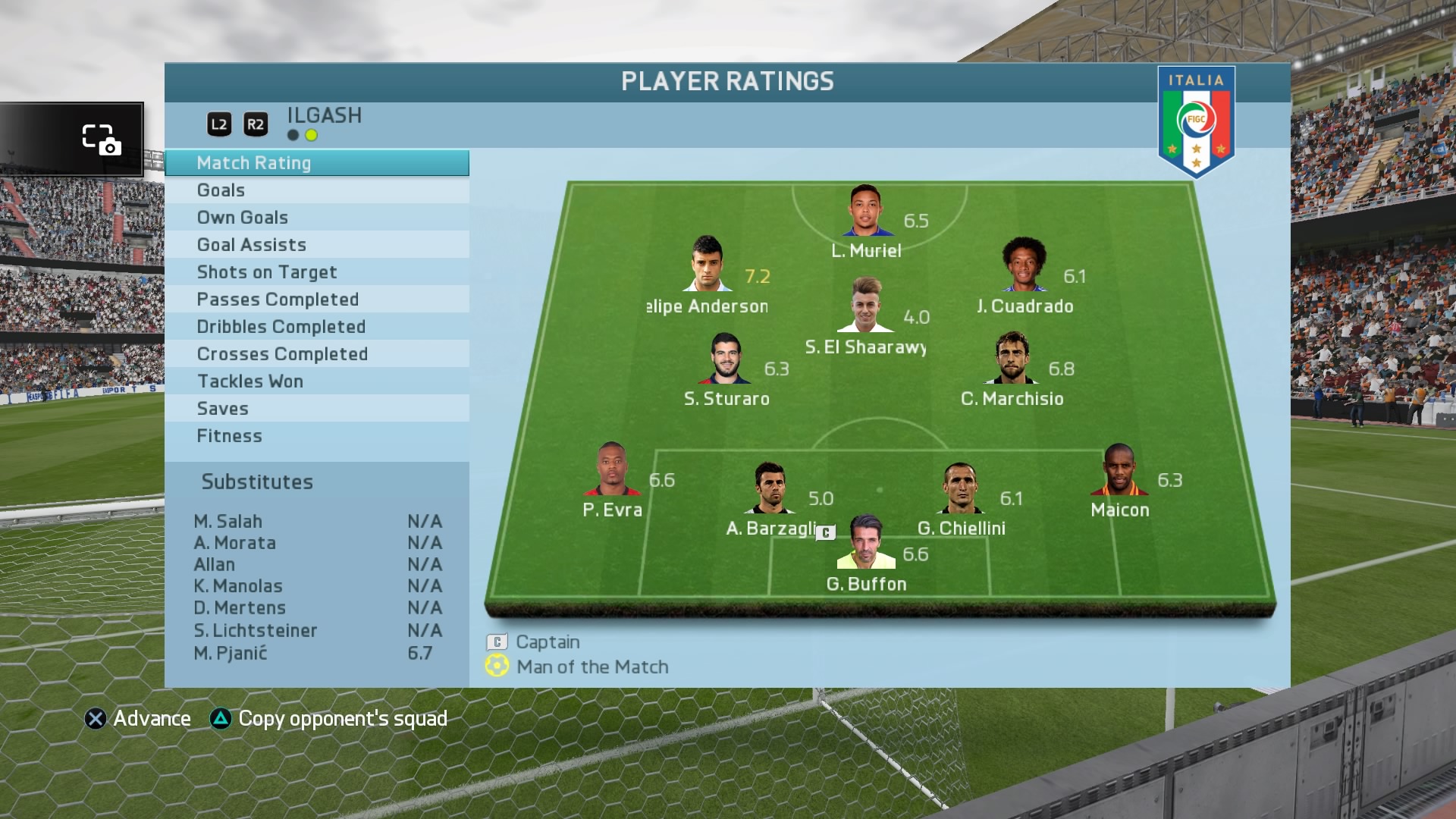Choose the Goals stat entry
1456x819 pixels.
(316, 190)
